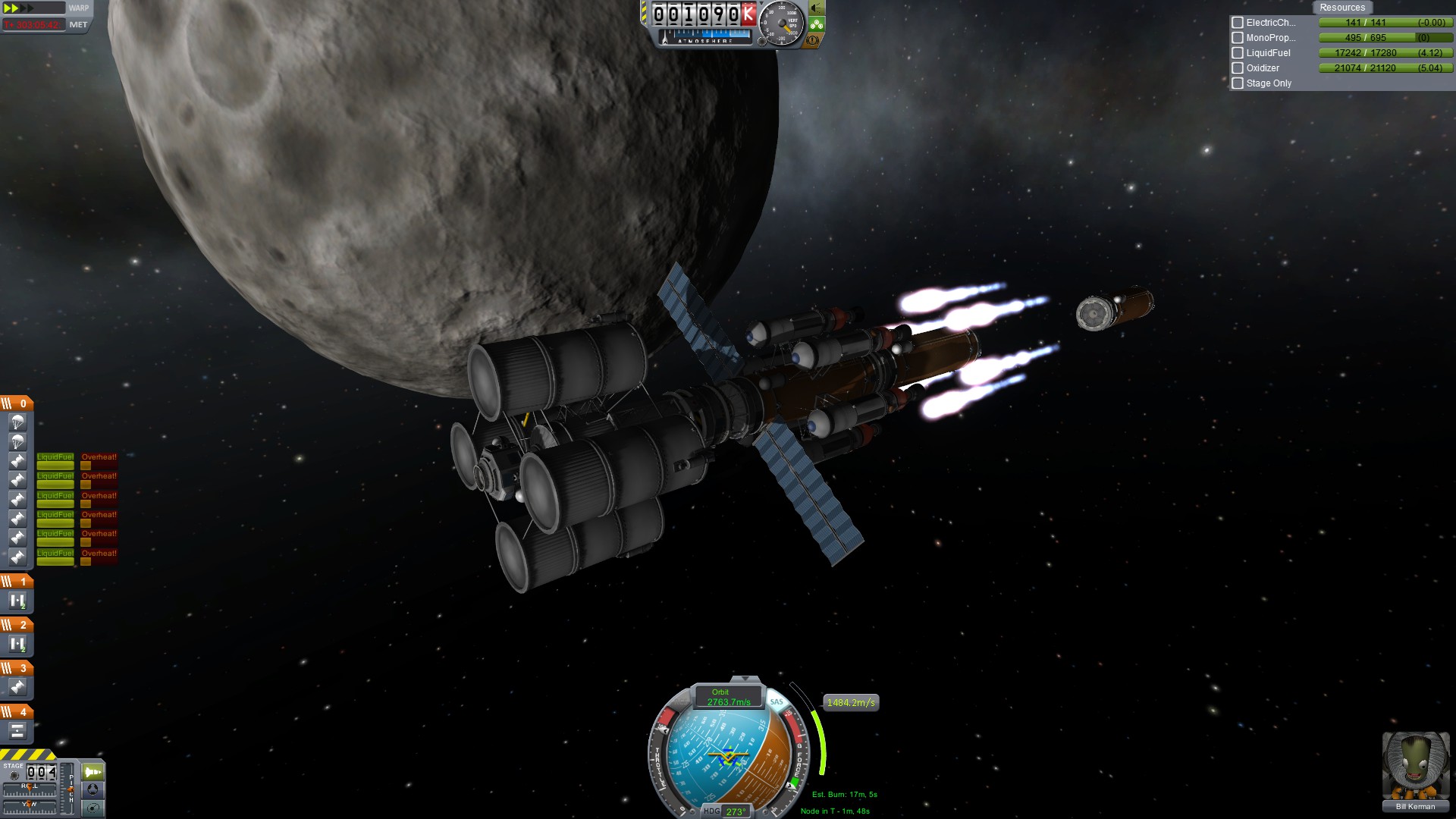
Task: Toggle the orange brakes button
Action: [x=813, y=40]
